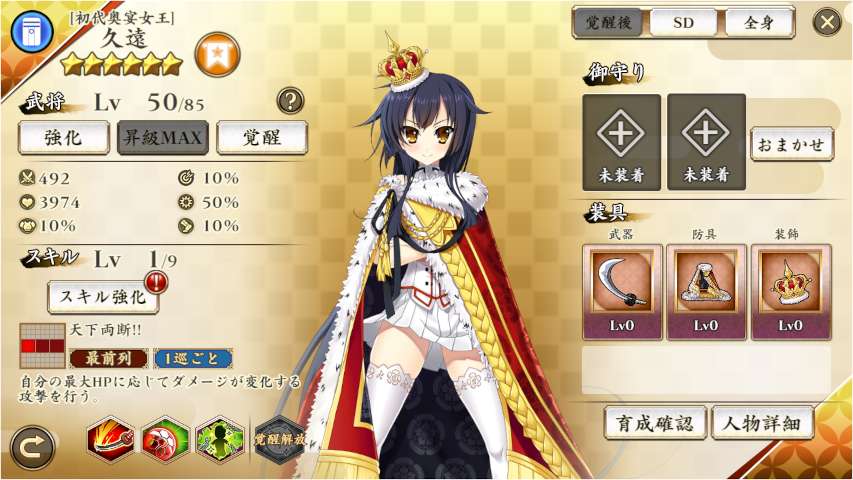This screenshot has height=480, width=853.
Task: Open the 覚醒 awakening button
Action: coord(261,137)
